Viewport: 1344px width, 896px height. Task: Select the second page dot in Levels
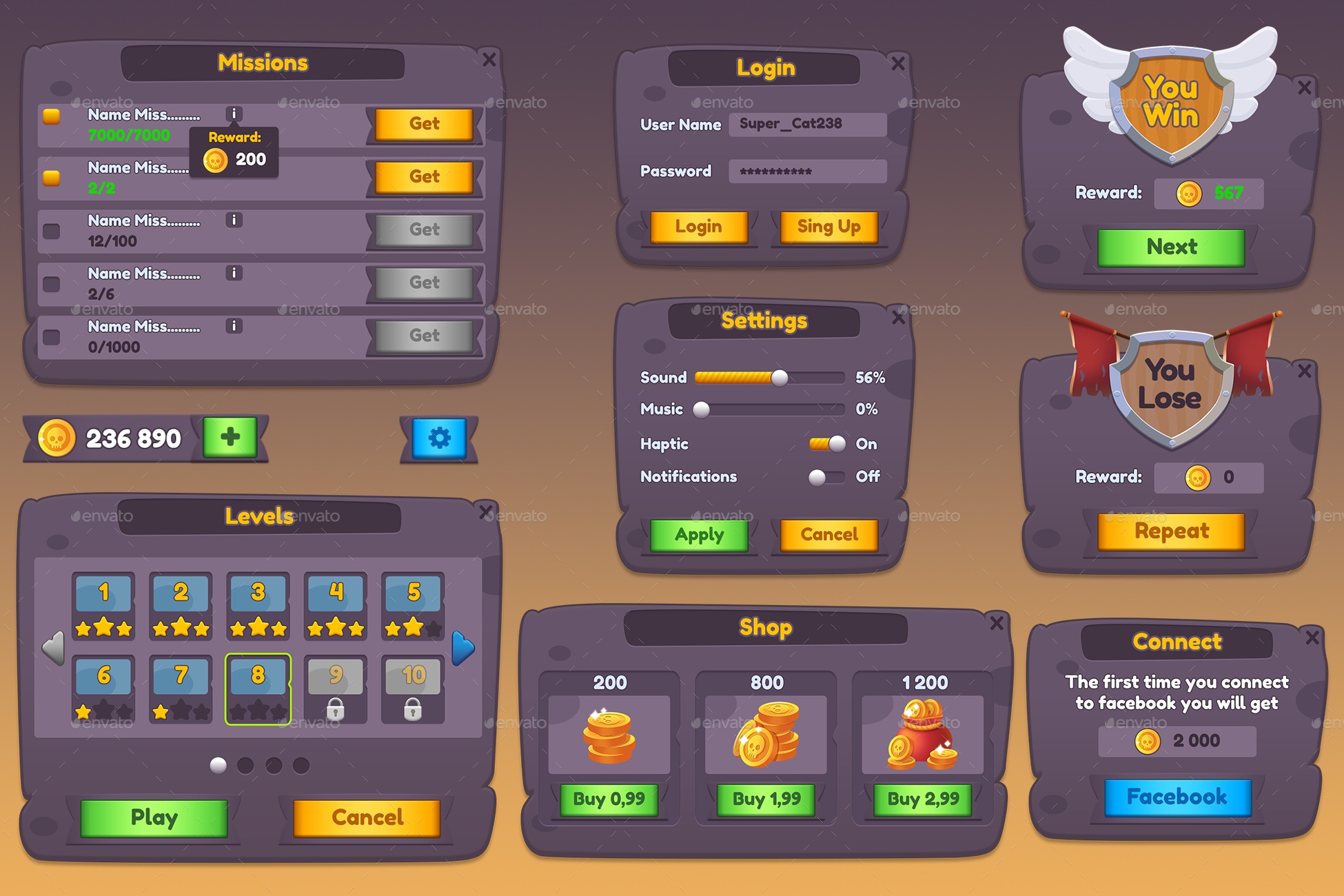[245, 765]
